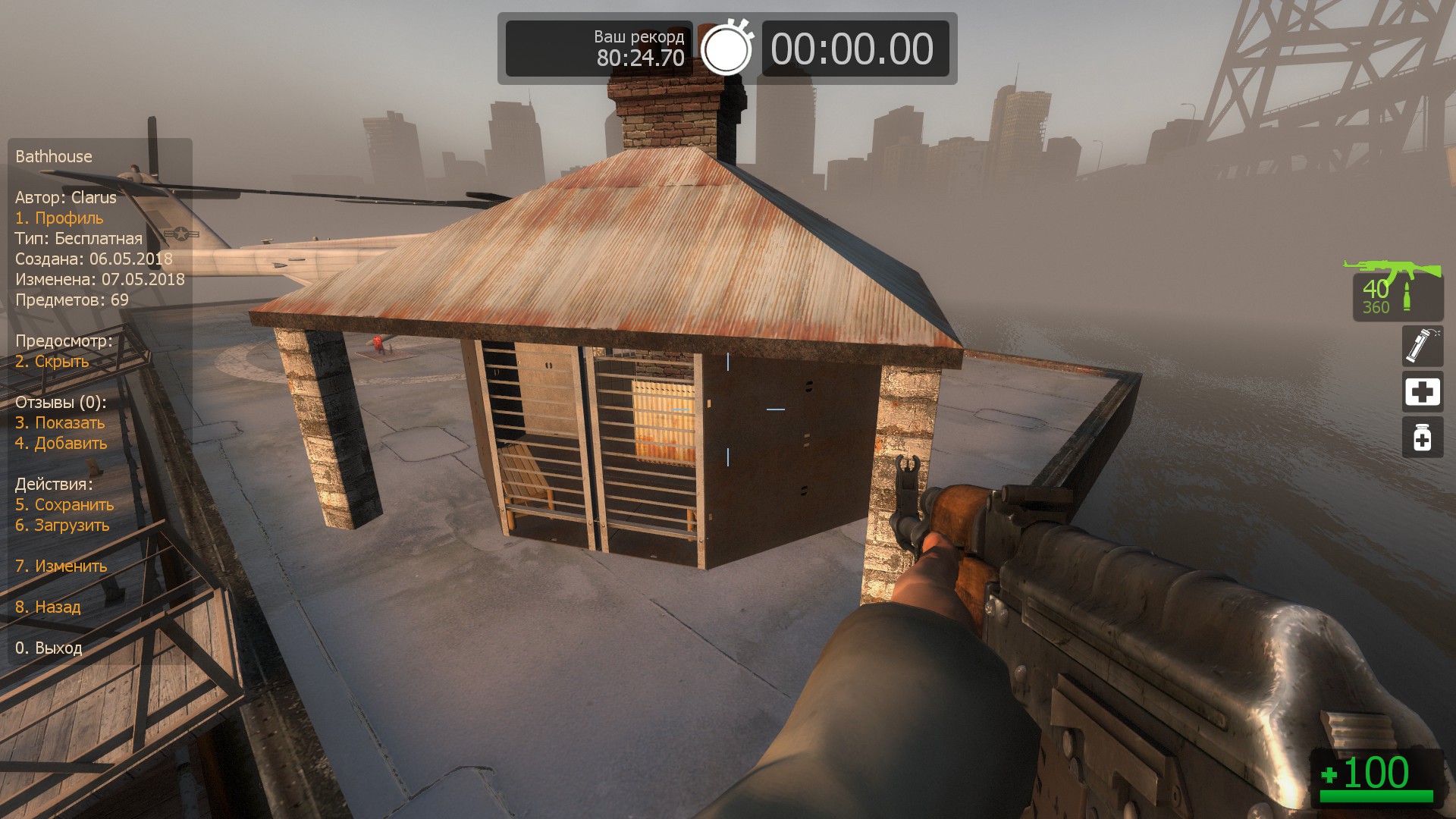Open the author's Профиль entry

tap(59, 218)
